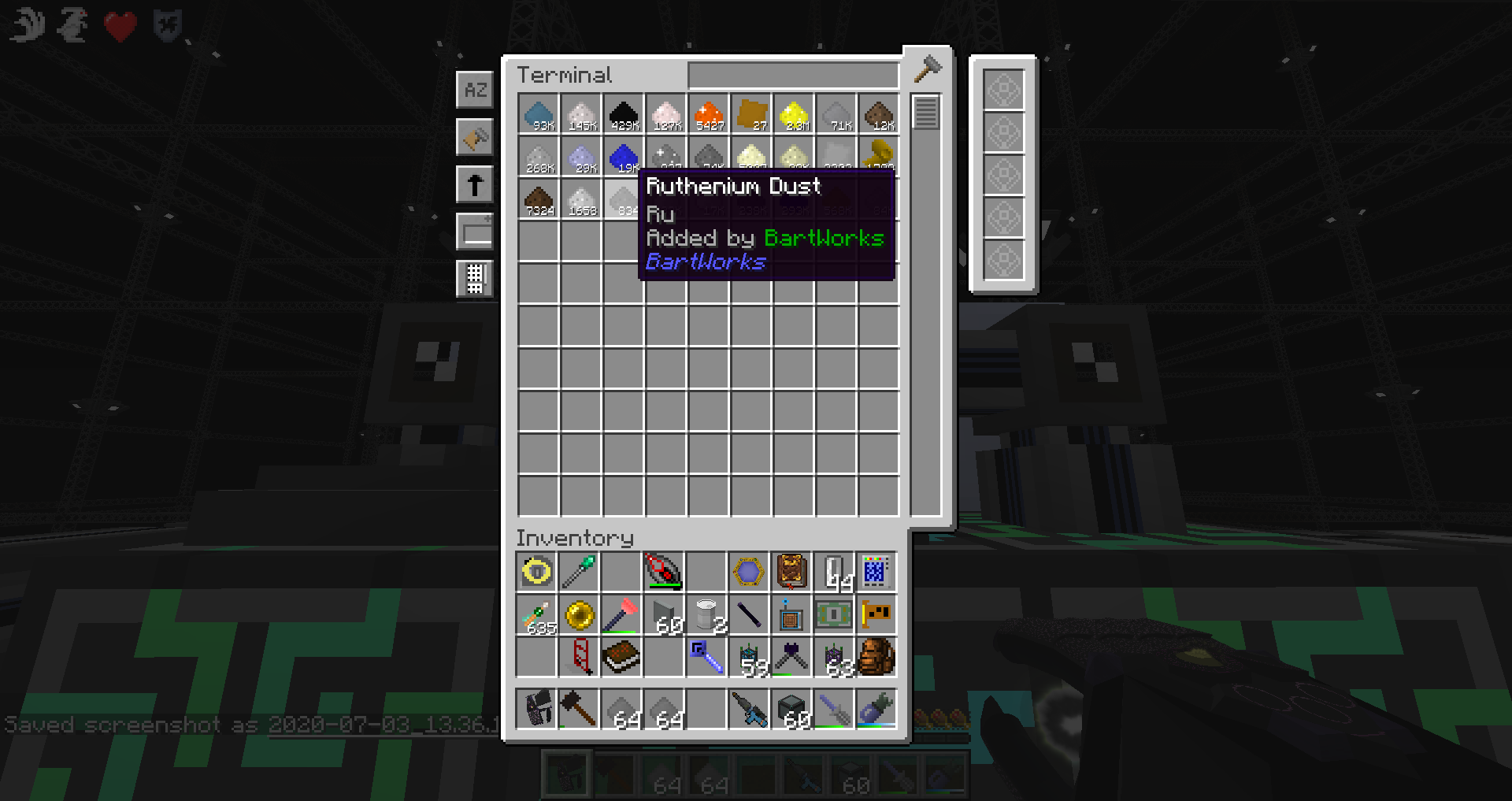Click the Terminal search input field
Screen dimensions: 1512x801
pyautogui.click(x=791, y=75)
